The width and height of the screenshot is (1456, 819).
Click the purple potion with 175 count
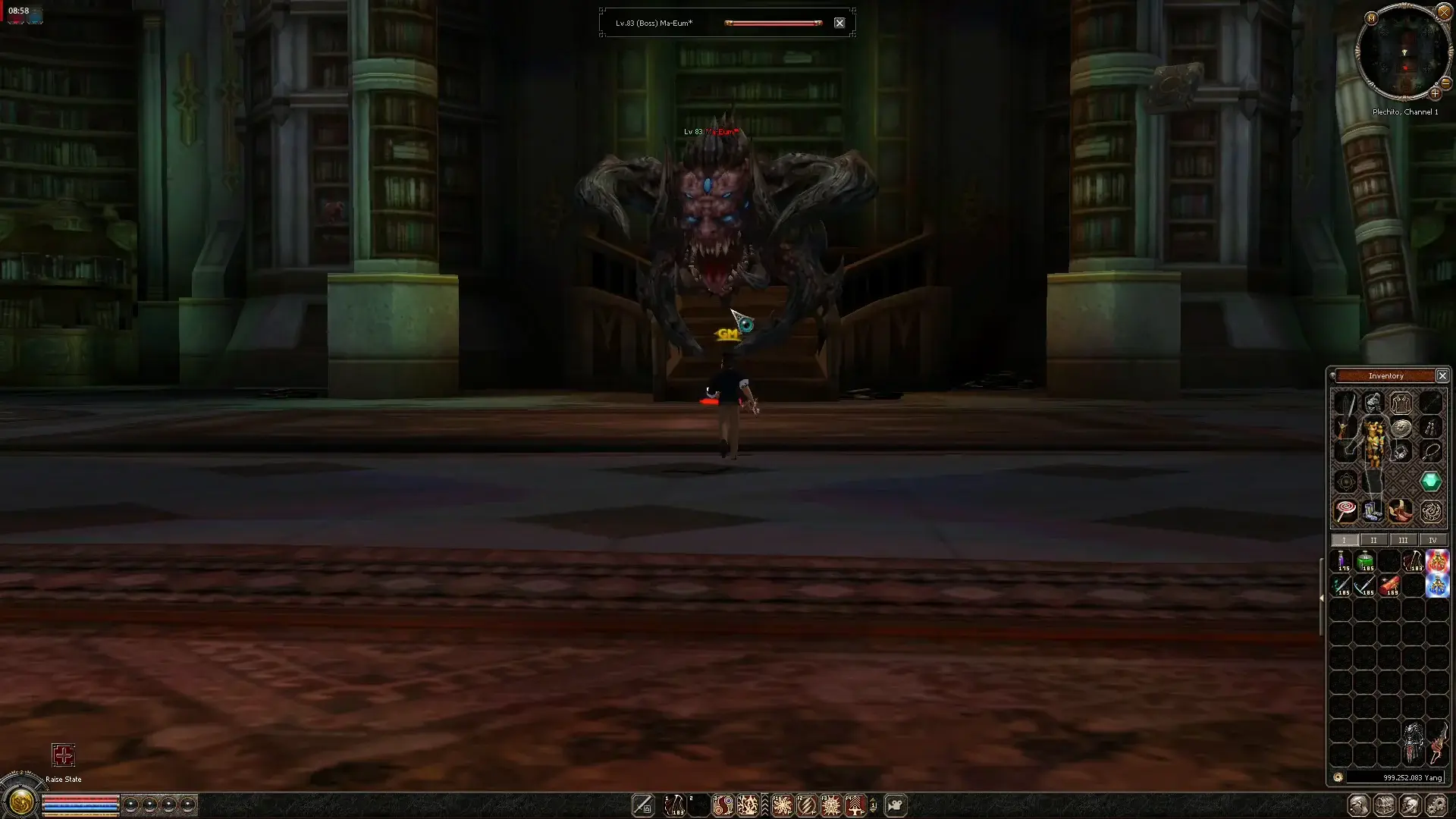click(1343, 561)
